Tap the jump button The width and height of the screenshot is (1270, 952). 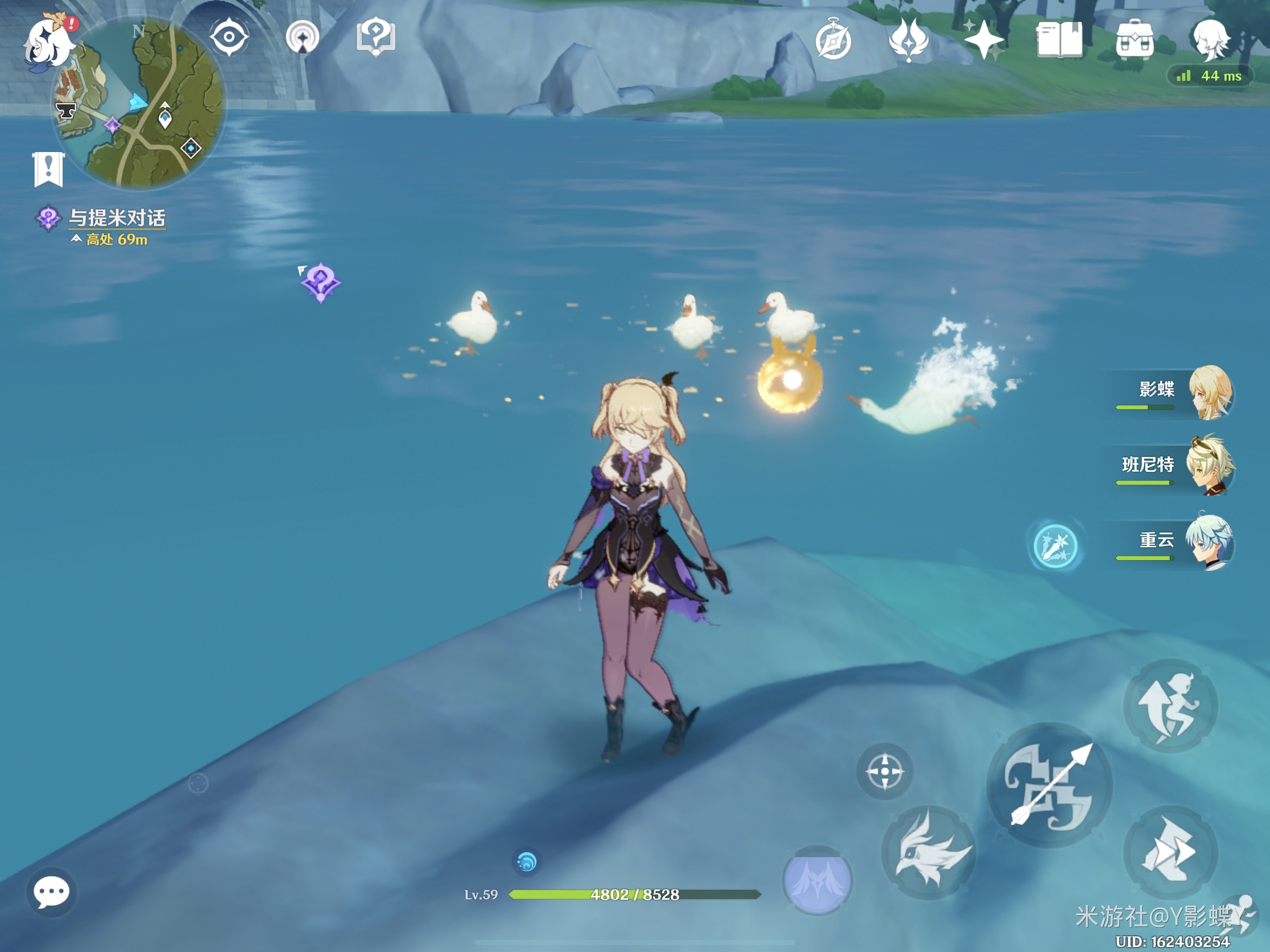pos(1170,706)
